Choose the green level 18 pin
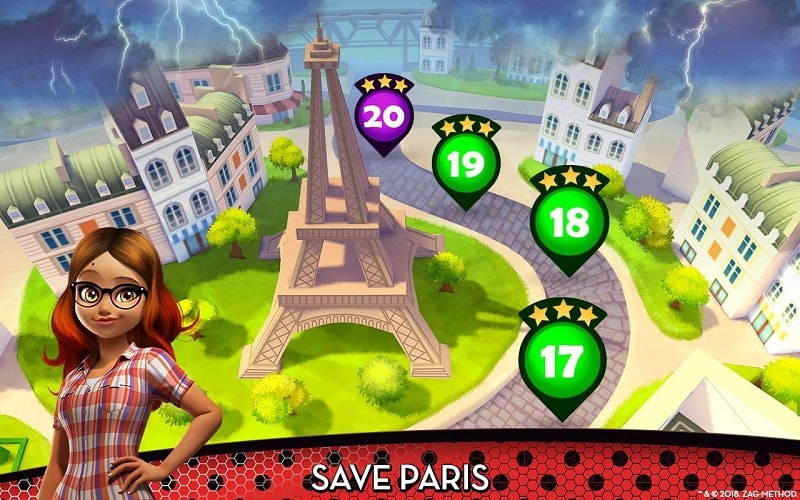This screenshot has width=800, height=500. click(568, 223)
